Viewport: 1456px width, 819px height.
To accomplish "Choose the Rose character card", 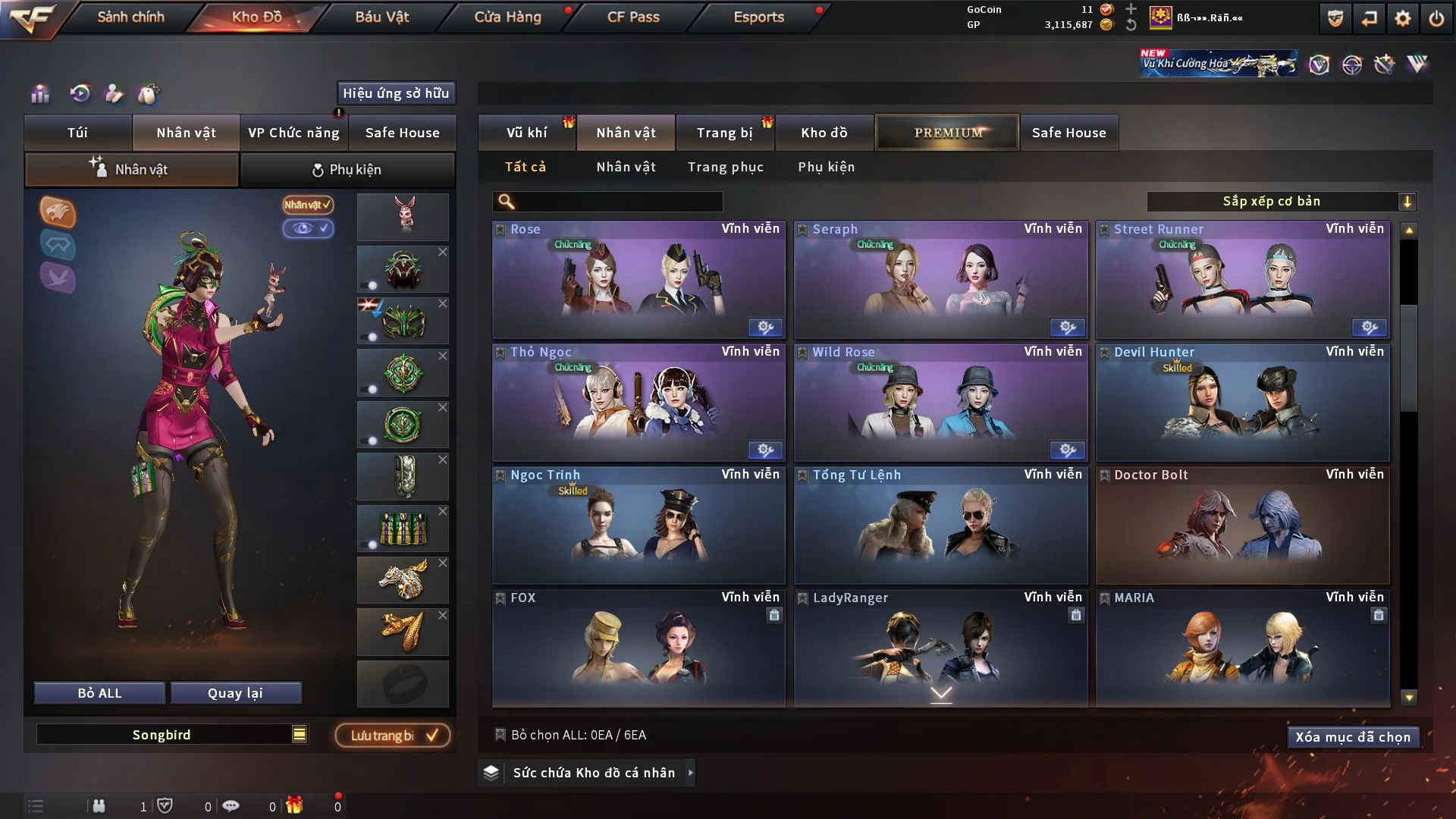I will click(x=639, y=280).
